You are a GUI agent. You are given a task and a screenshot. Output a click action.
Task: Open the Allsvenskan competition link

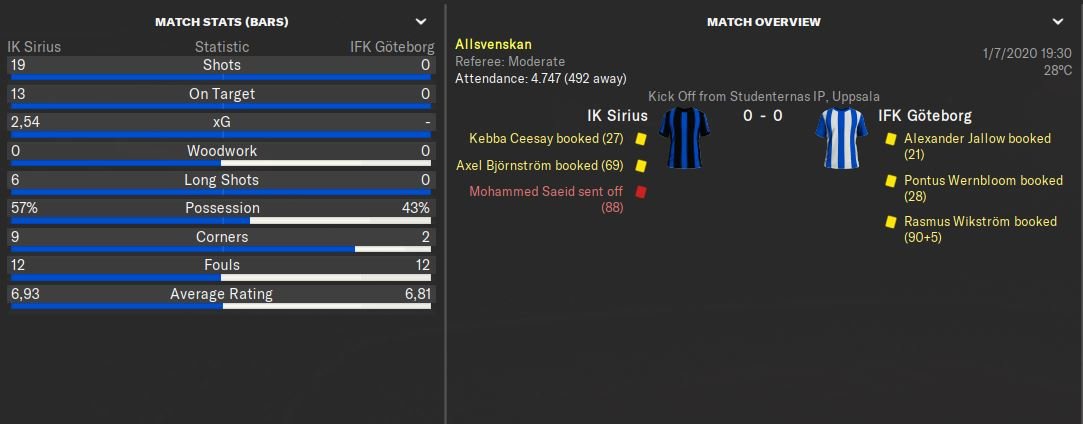pyautogui.click(x=493, y=44)
